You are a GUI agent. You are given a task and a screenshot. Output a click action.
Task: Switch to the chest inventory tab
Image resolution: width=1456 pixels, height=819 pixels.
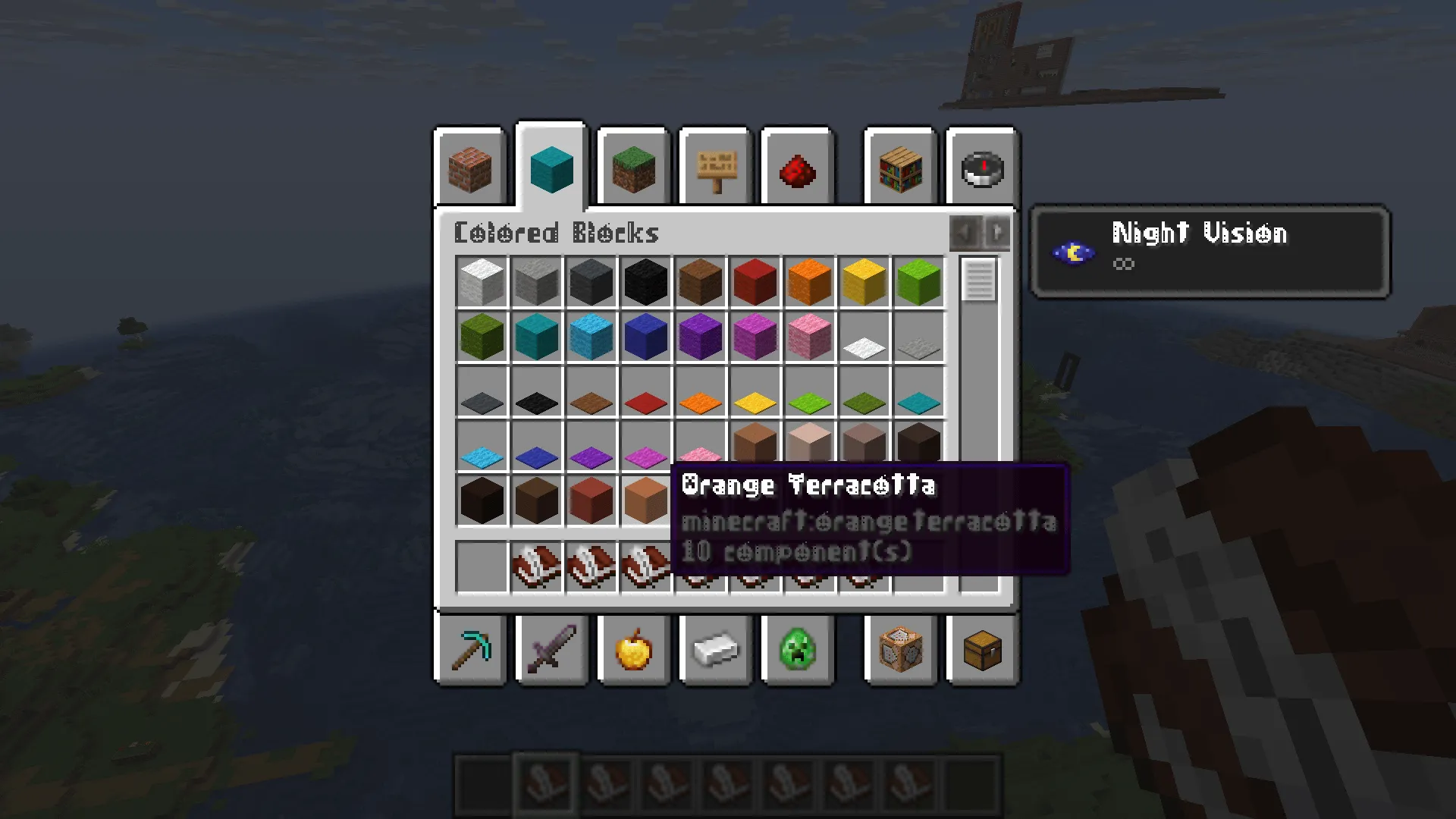click(x=981, y=651)
